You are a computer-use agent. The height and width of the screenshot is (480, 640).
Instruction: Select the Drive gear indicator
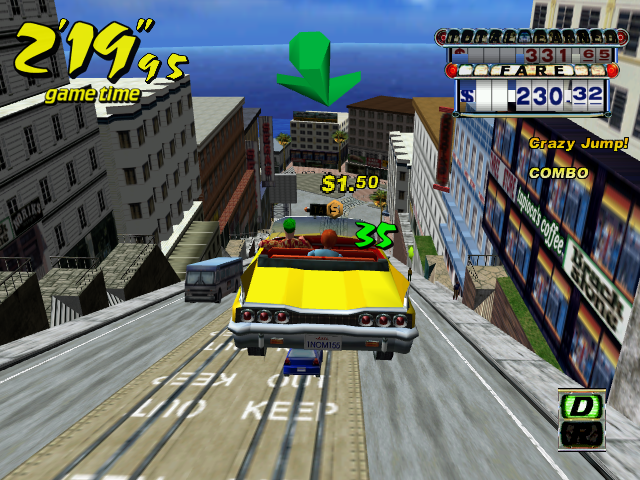tap(580, 408)
